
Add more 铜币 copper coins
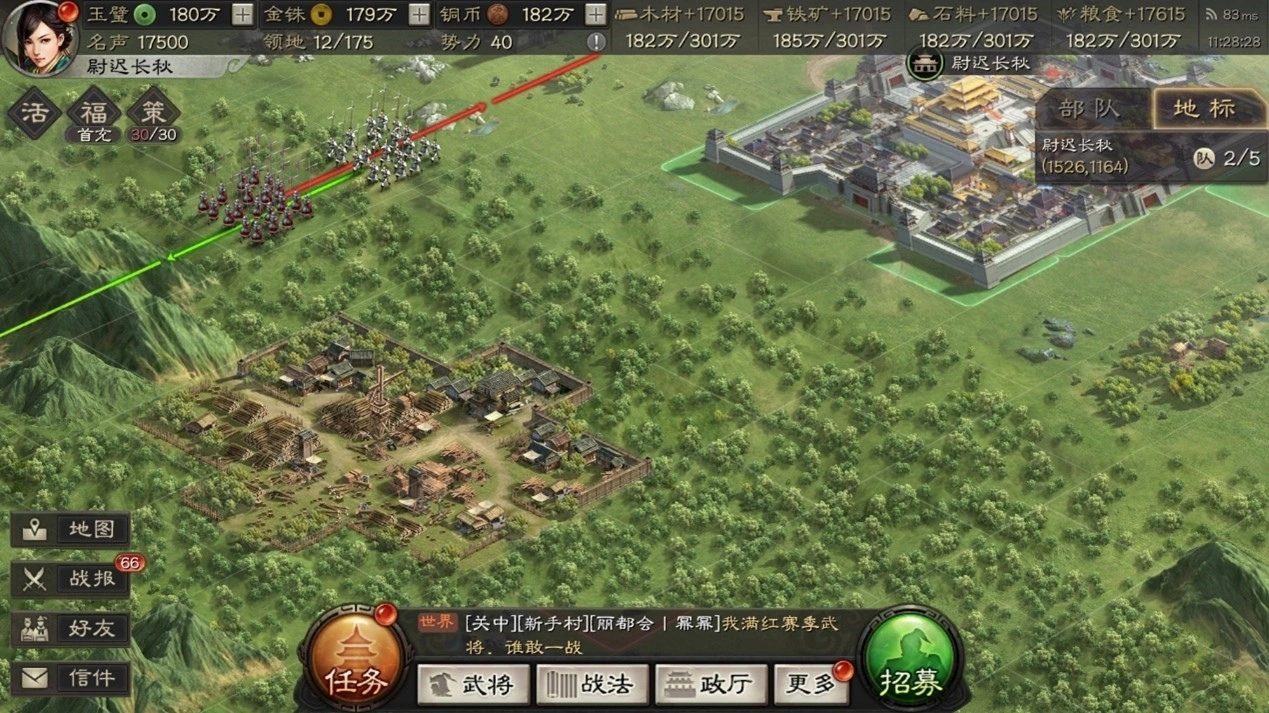point(595,14)
